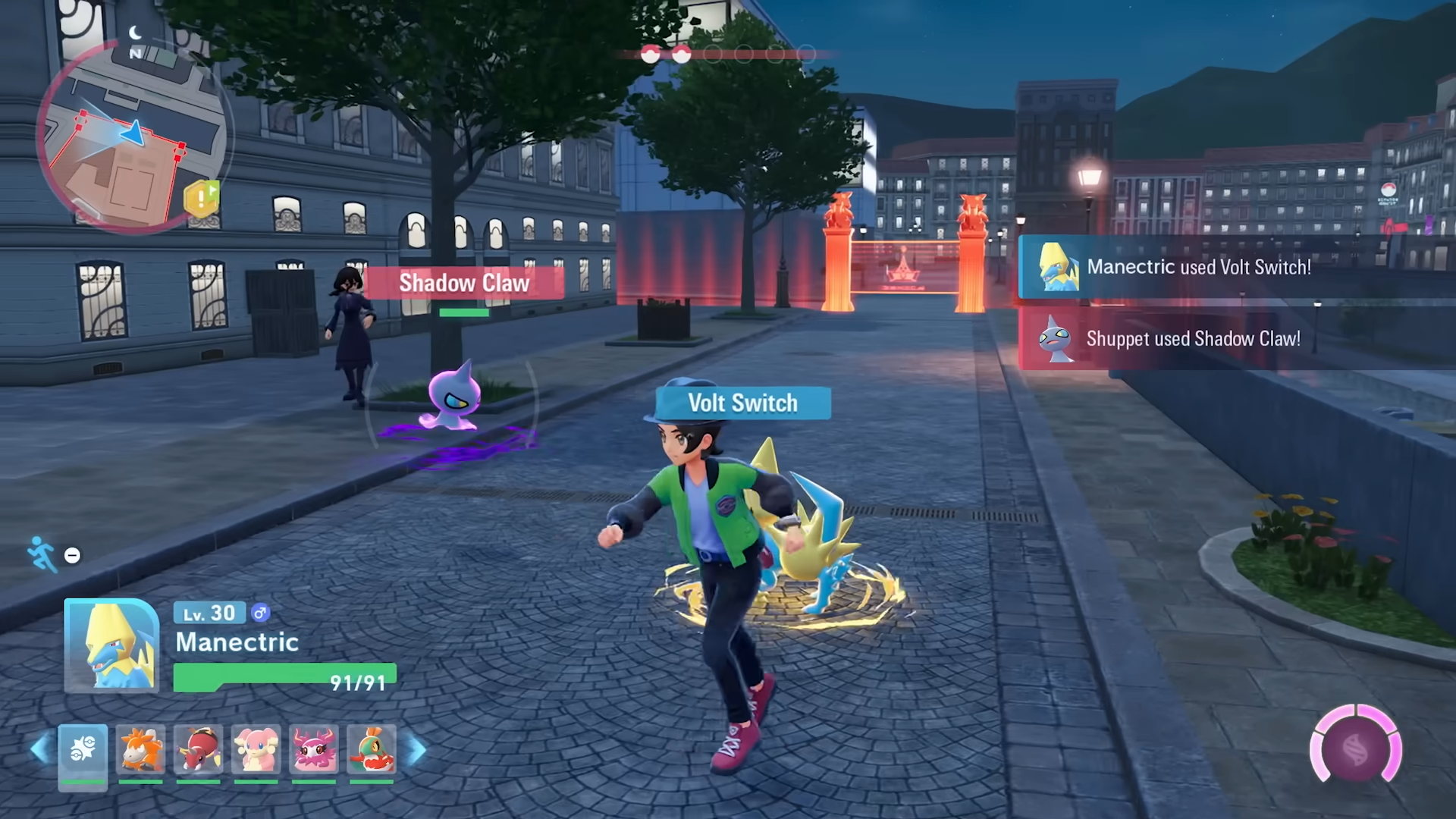This screenshot has height=819, width=1456.
Task: Select the active Manectric battle slot icon
Action: tap(82, 749)
